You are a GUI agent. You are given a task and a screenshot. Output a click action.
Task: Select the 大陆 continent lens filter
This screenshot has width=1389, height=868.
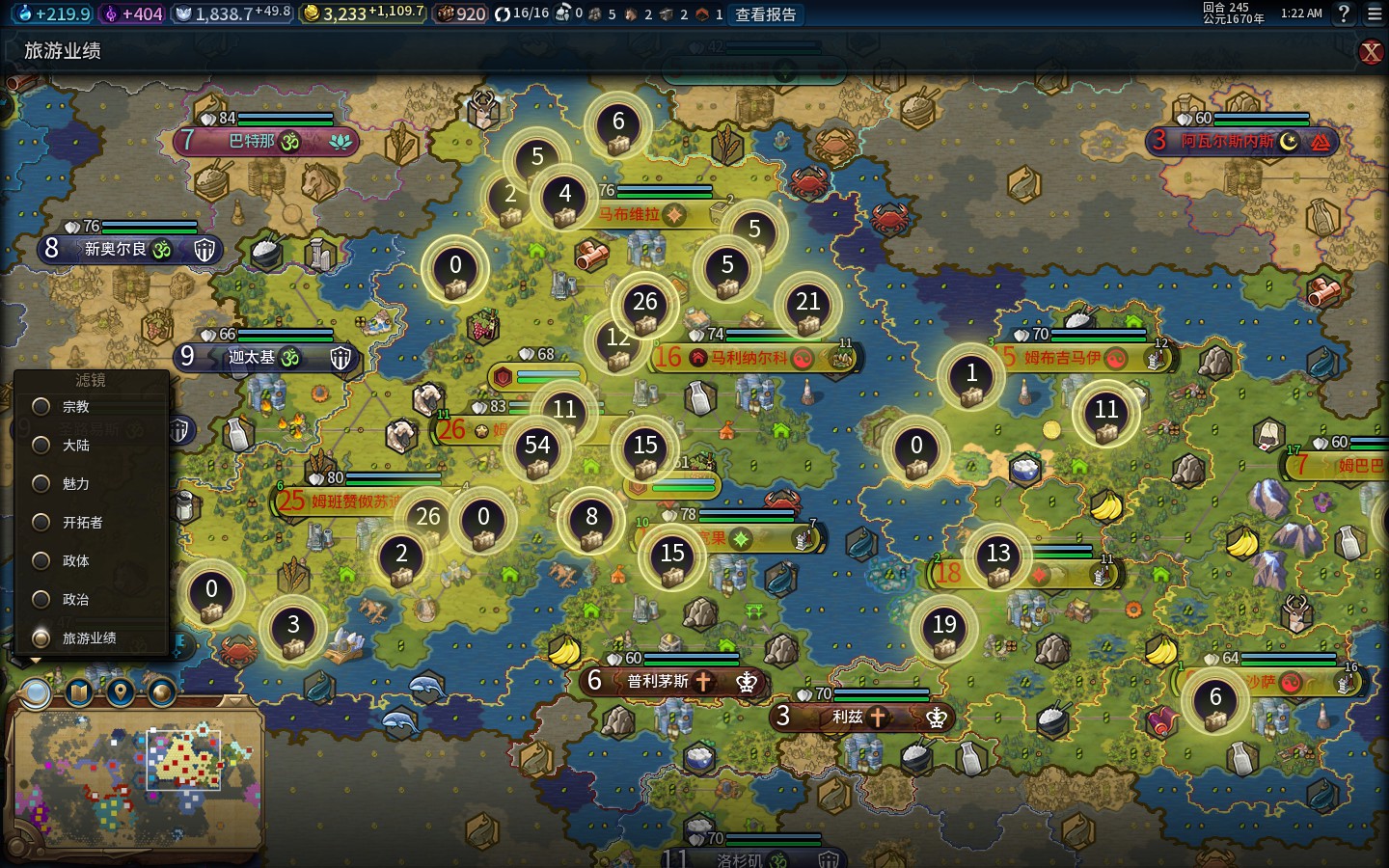(41, 446)
